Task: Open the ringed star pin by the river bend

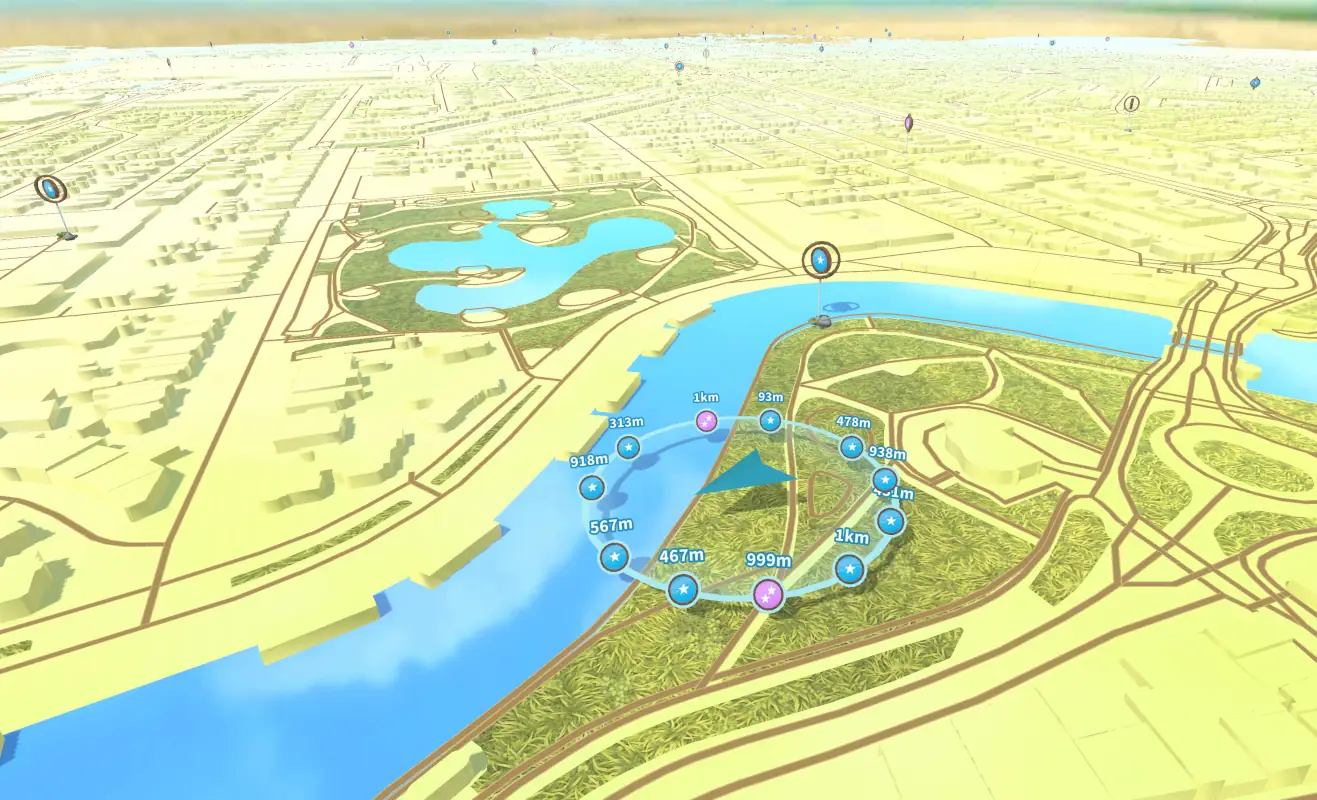Action: click(821, 261)
